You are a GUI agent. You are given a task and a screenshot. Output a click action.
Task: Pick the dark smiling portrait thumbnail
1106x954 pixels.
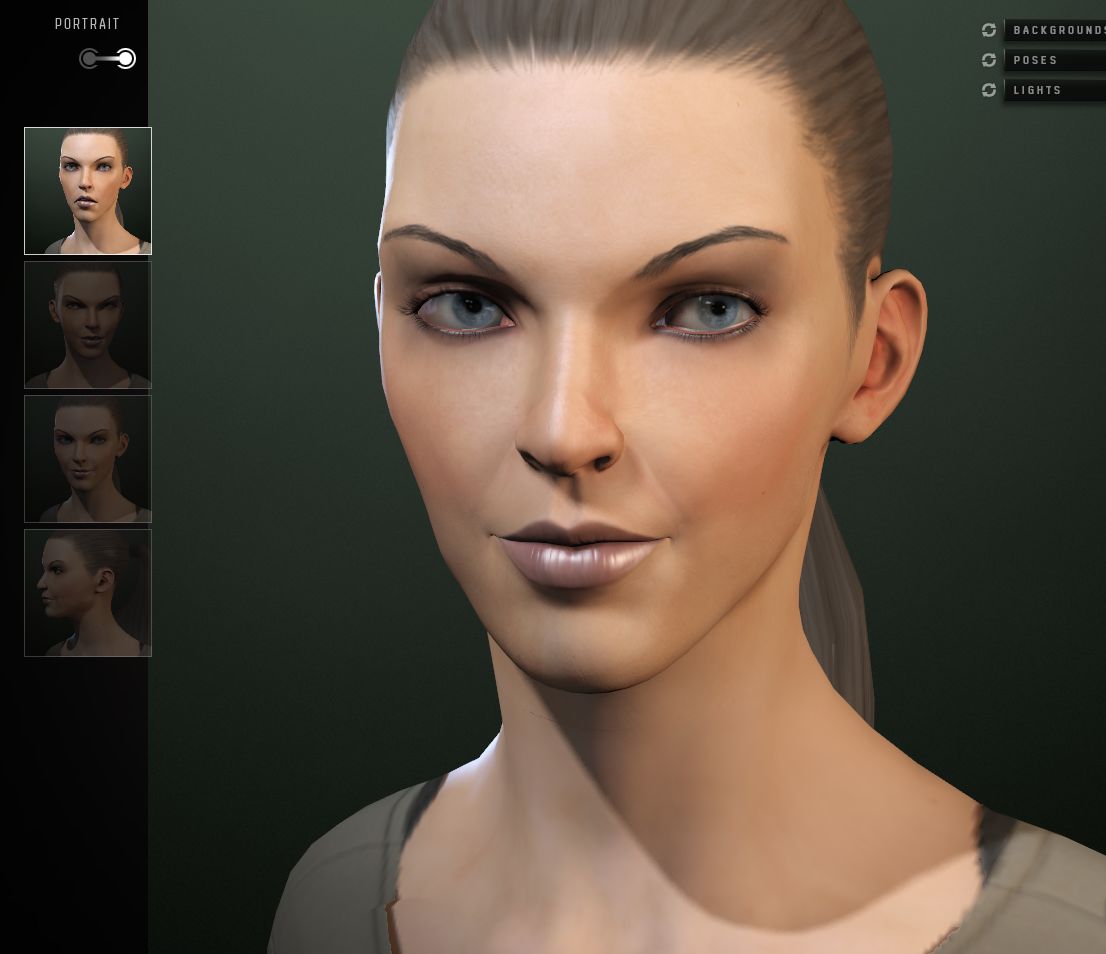pyautogui.click(x=88, y=459)
